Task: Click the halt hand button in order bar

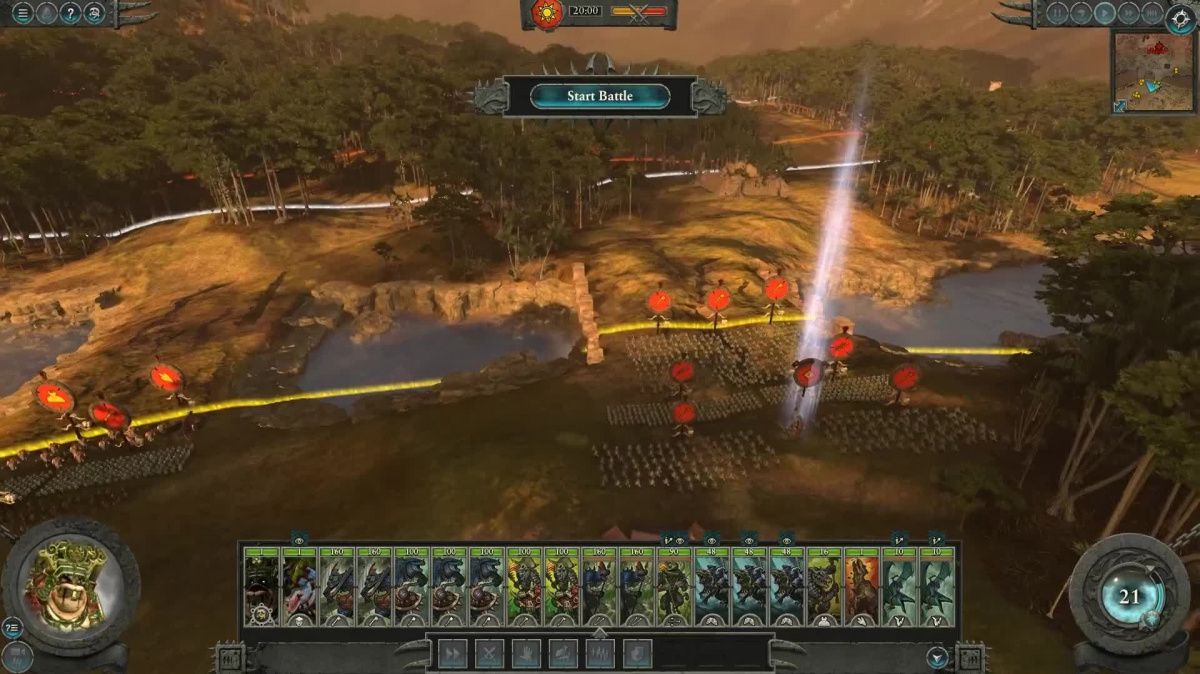Action: pos(526,654)
